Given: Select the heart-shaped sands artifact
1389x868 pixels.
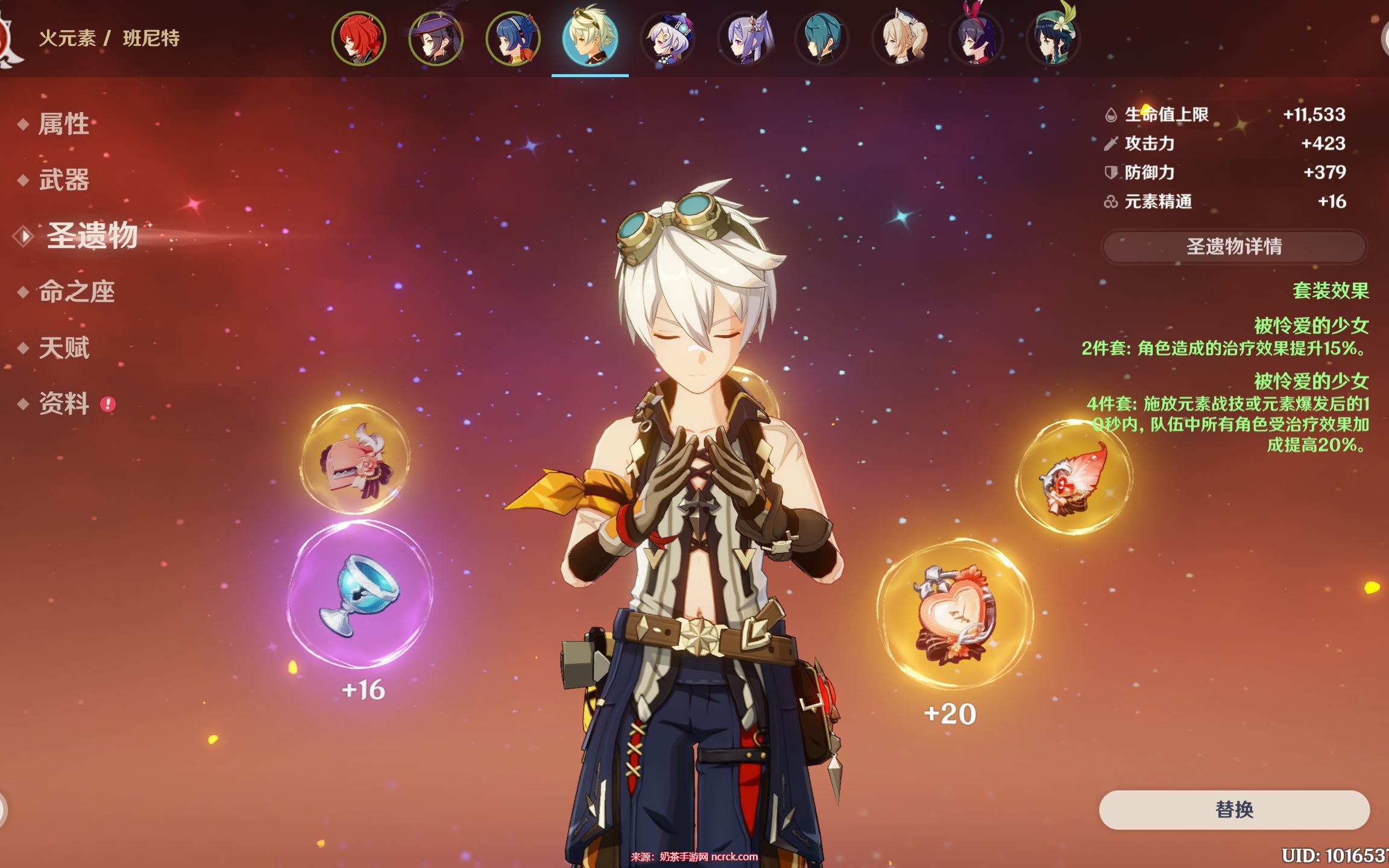Looking at the screenshot, I should tap(954, 615).
